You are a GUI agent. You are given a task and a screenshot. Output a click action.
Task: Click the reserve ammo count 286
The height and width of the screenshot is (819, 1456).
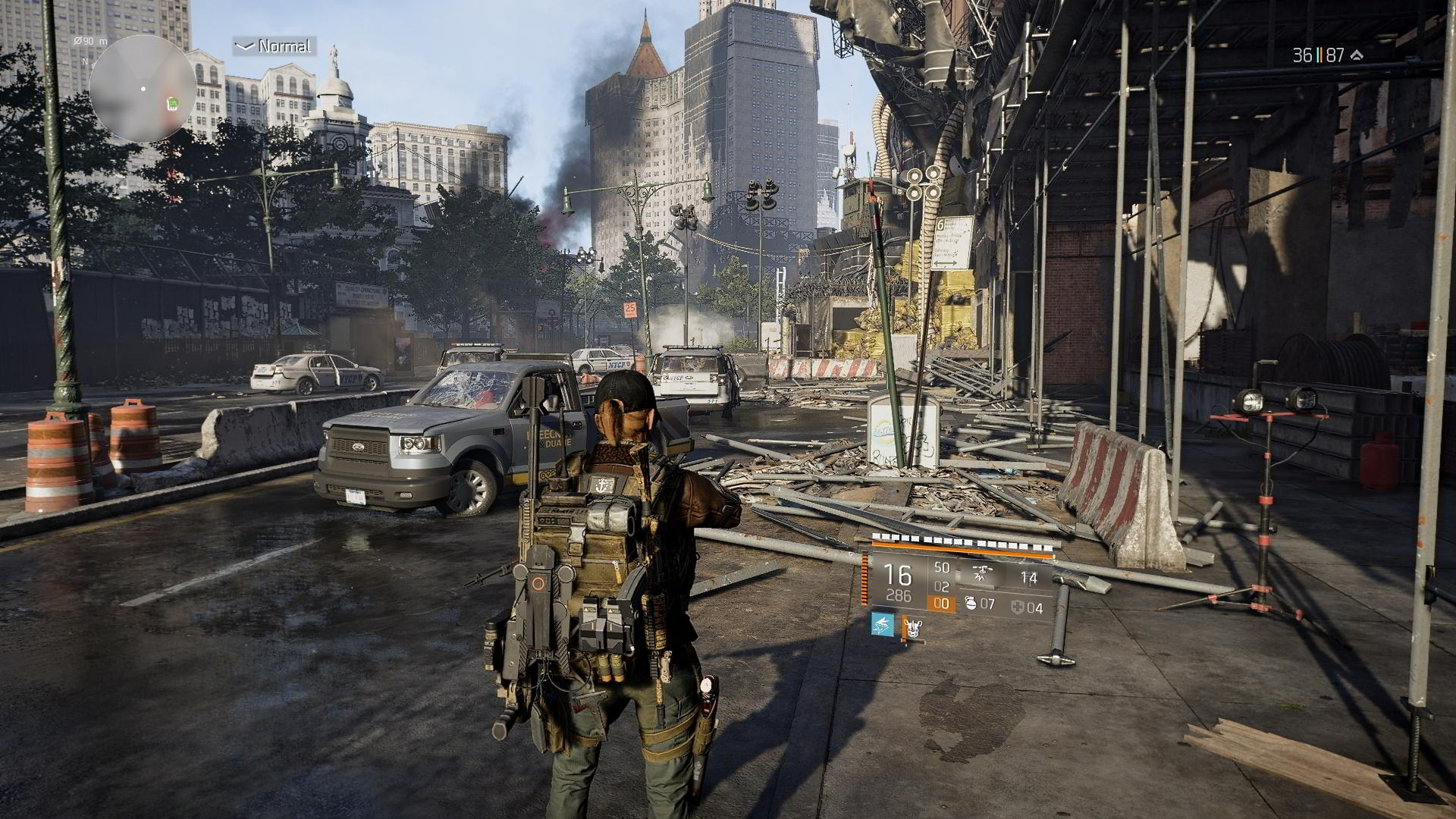point(899,595)
